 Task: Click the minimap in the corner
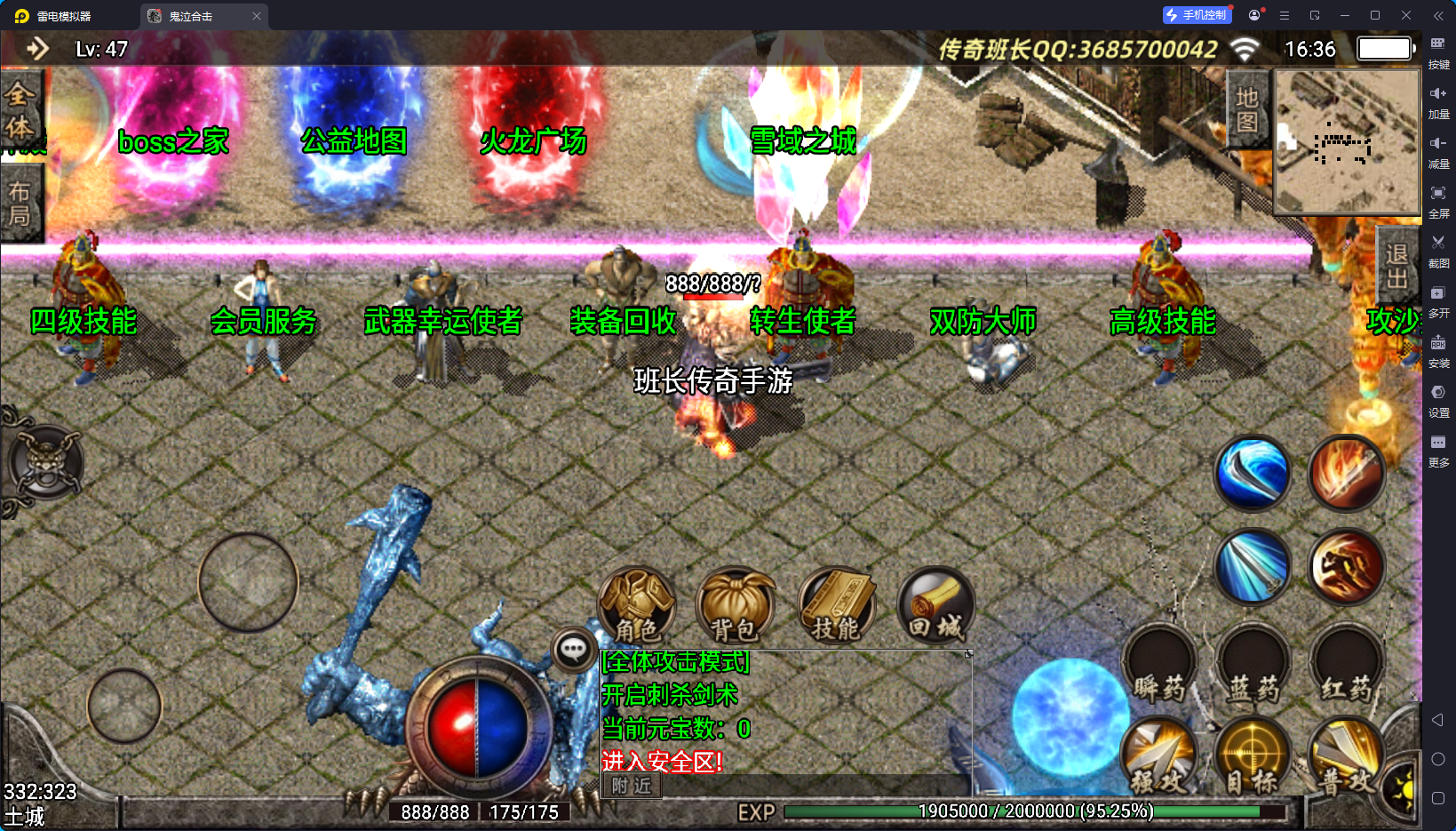pyautogui.click(x=1347, y=141)
